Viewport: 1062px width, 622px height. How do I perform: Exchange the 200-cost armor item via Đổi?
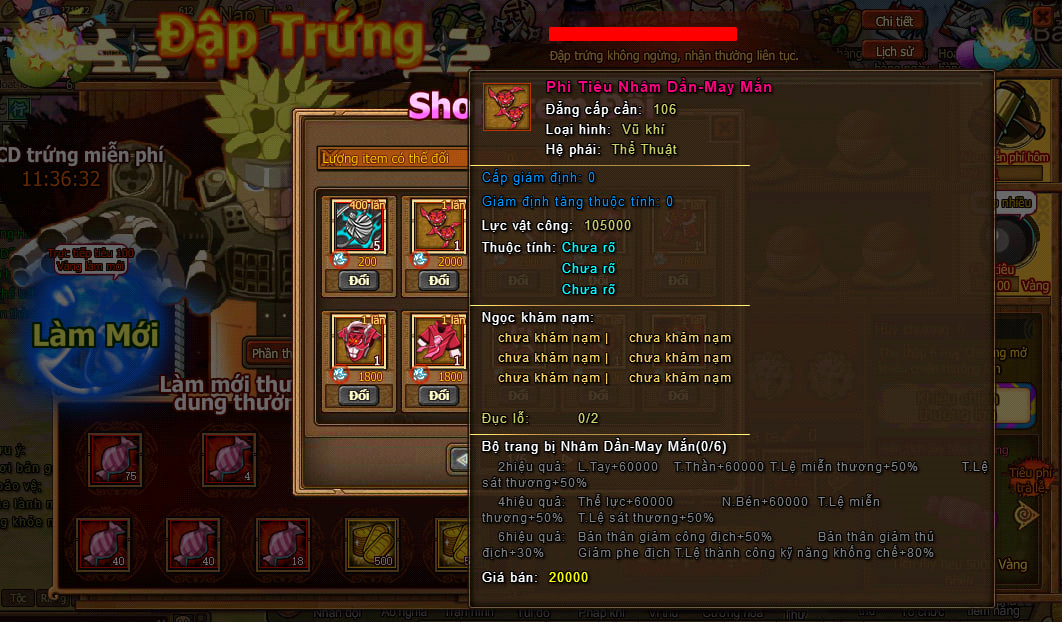point(359,280)
